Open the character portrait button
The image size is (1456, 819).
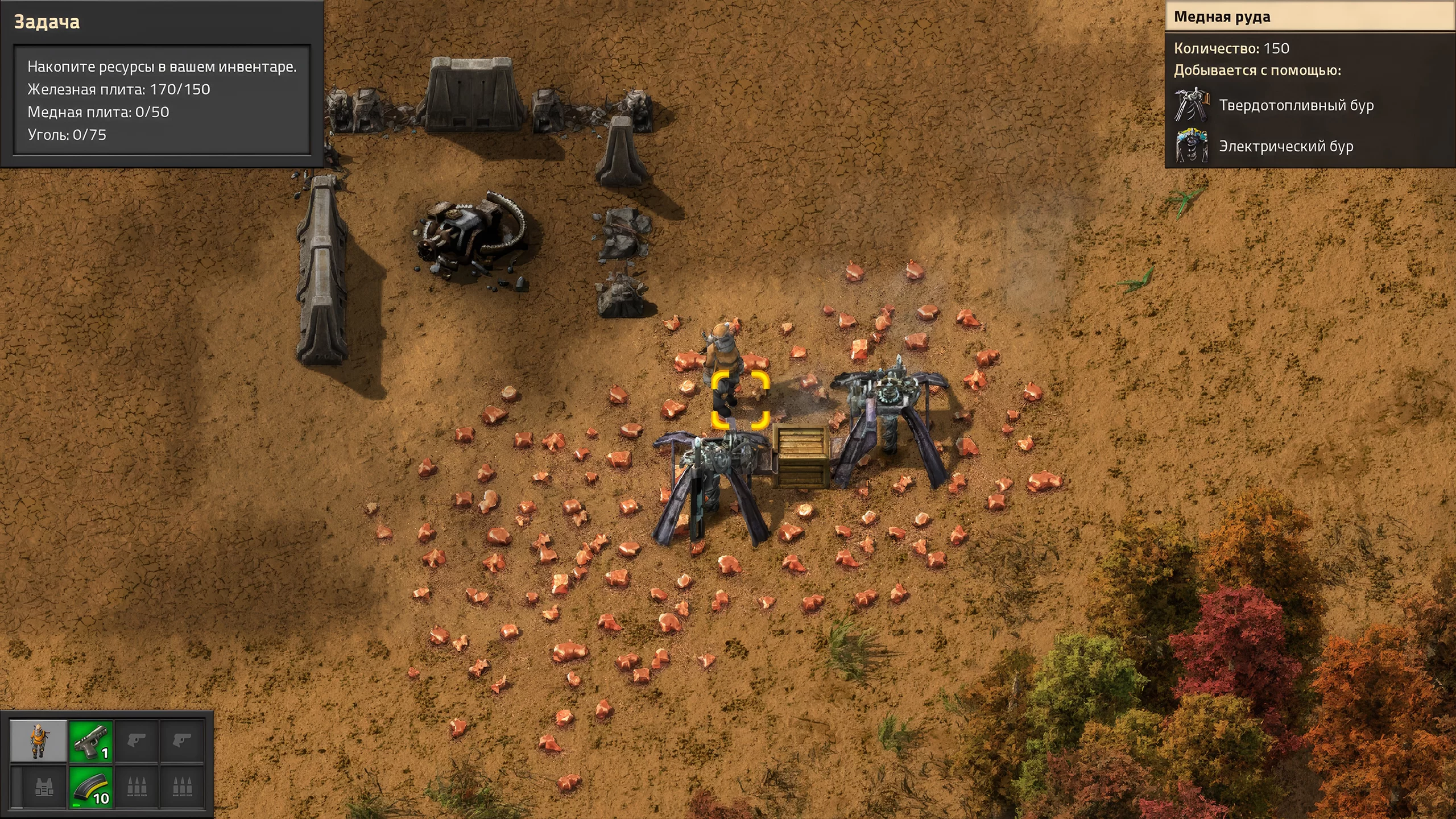tap(38, 741)
